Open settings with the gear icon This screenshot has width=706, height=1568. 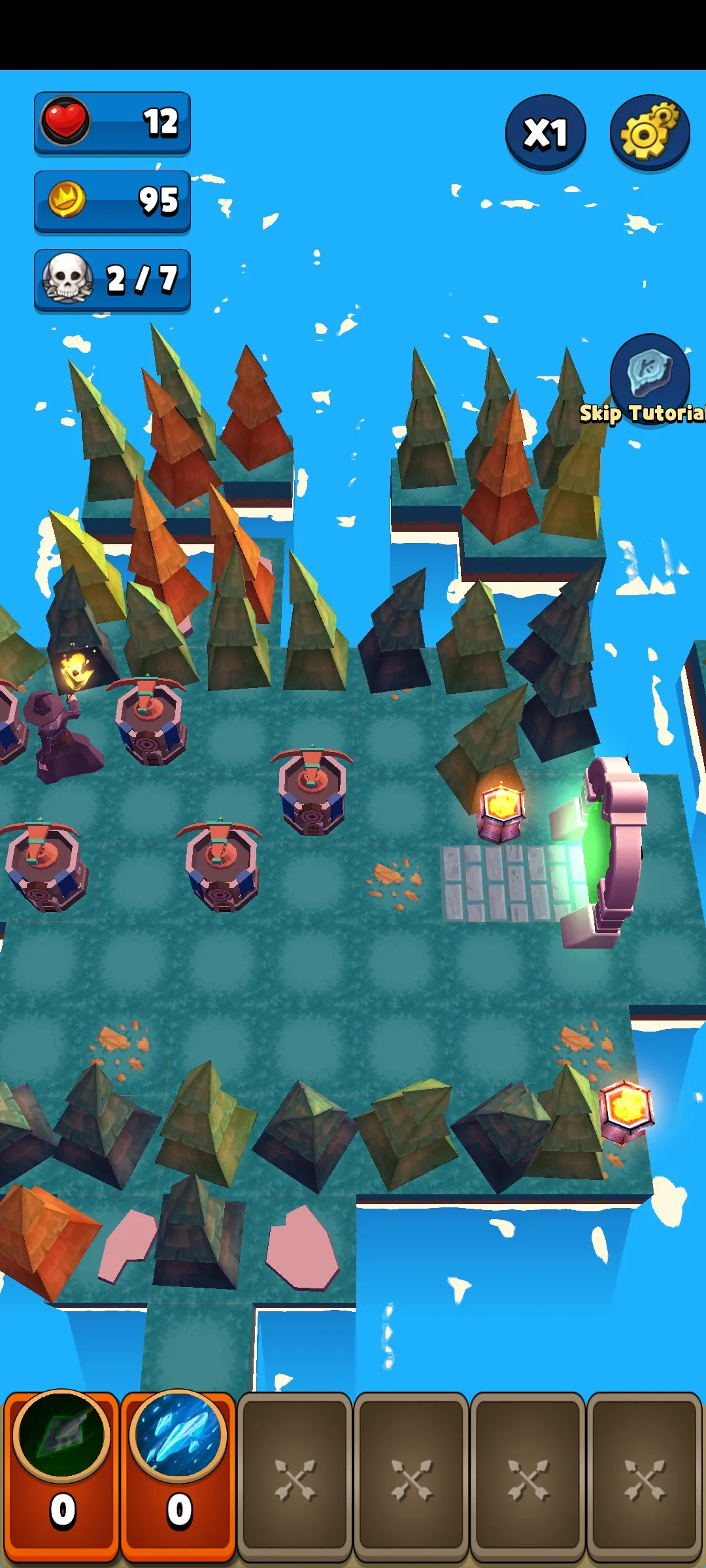pyautogui.click(x=649, y=133)
